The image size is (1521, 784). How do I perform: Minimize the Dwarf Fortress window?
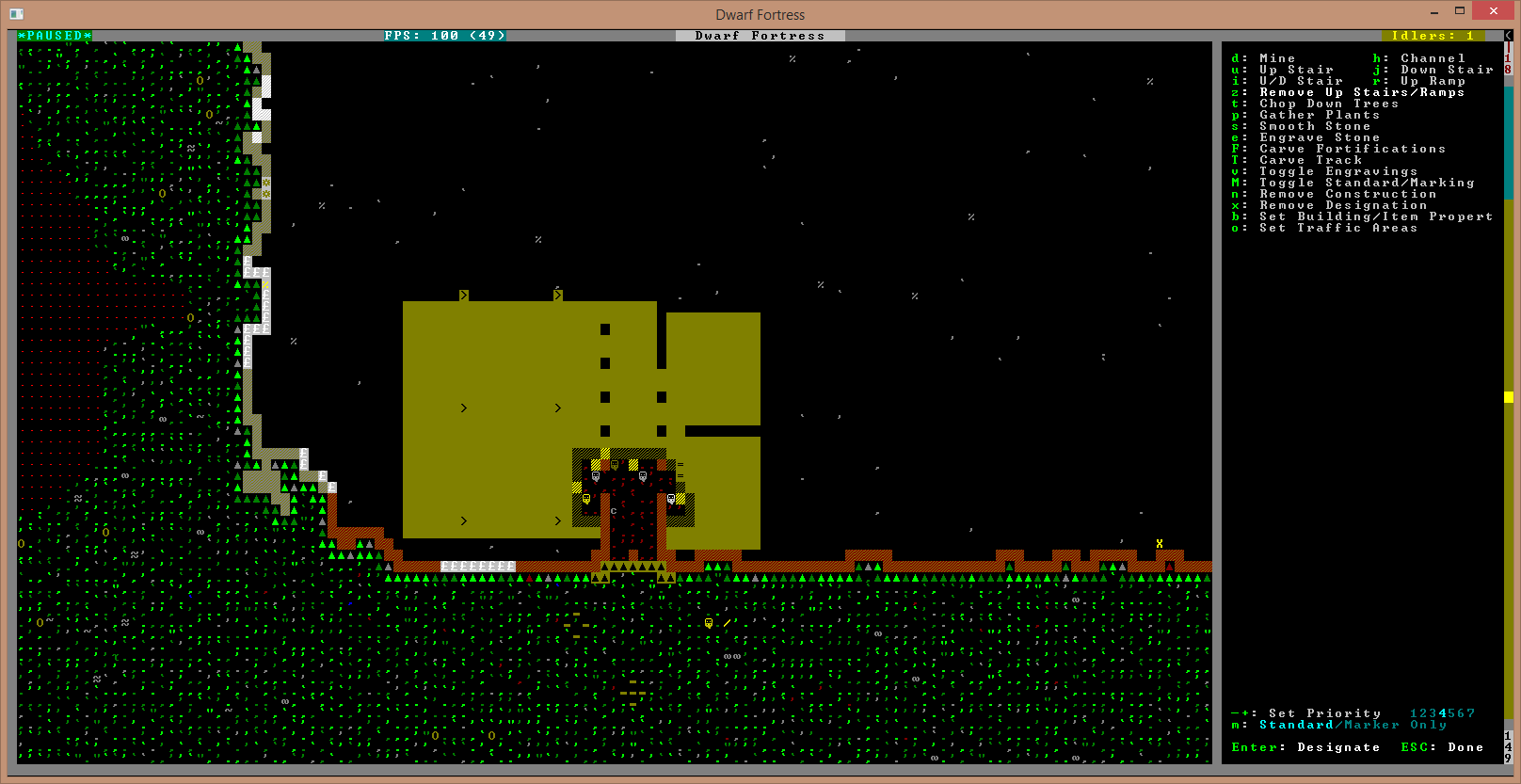(x=1433, y=11)
